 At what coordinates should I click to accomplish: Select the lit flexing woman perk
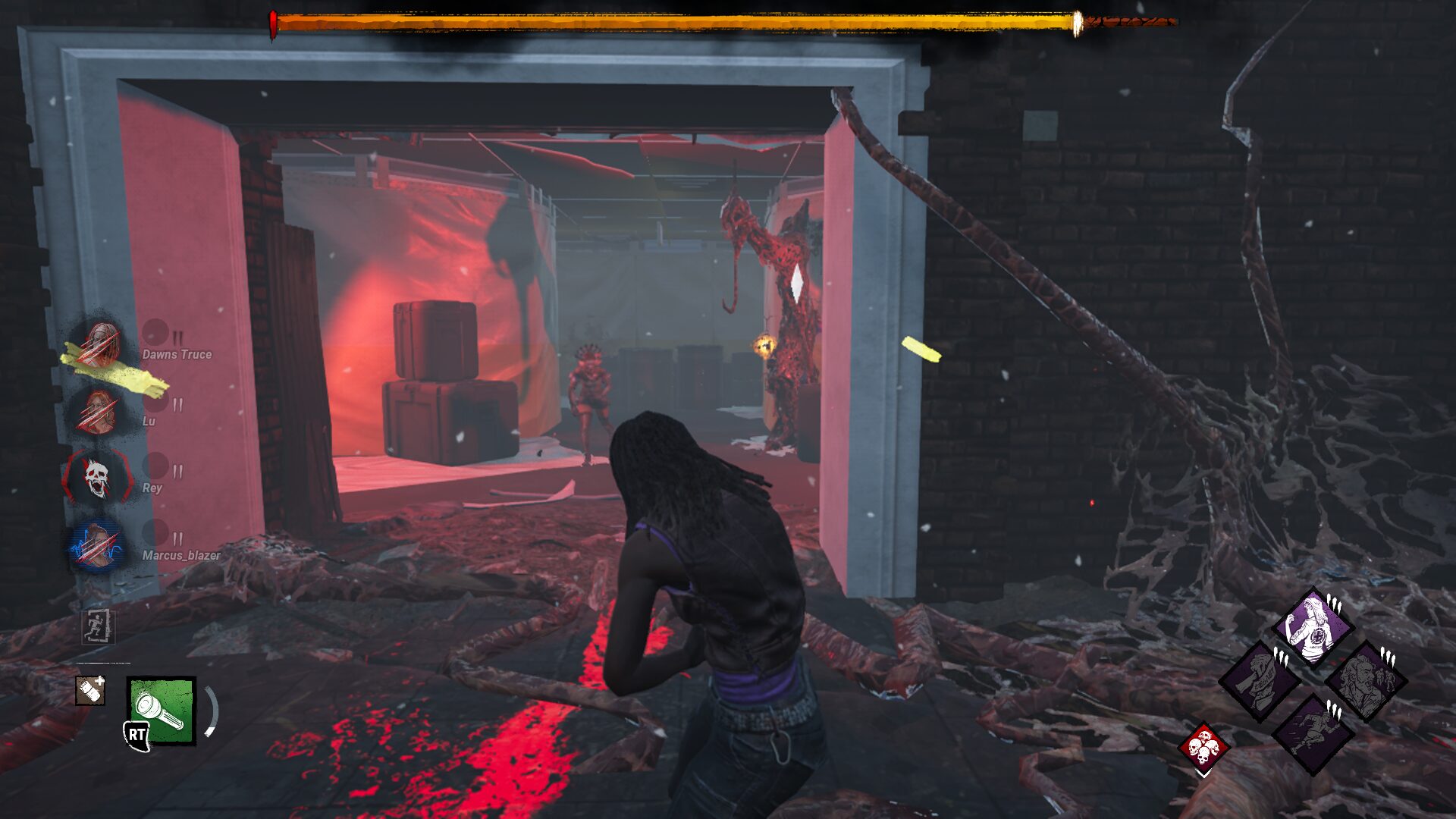(x=1313, y=628)
